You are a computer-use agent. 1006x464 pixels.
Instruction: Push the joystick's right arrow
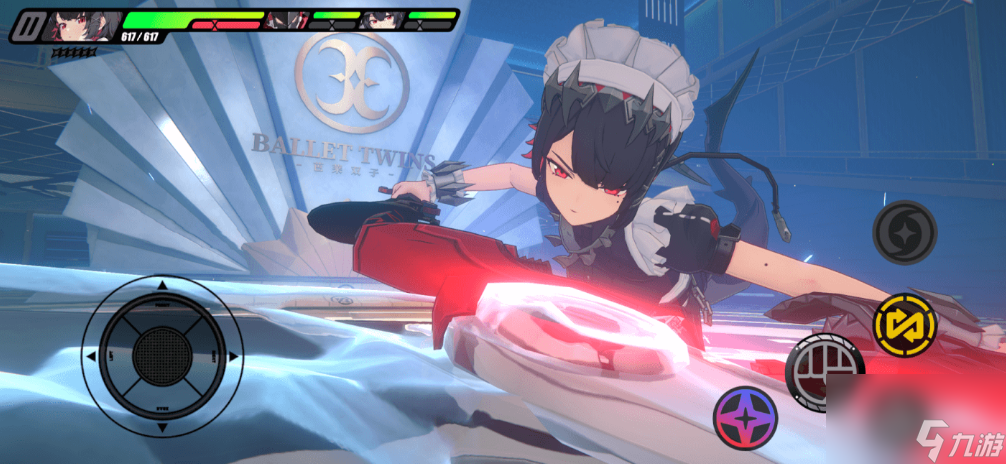(232, 356)
